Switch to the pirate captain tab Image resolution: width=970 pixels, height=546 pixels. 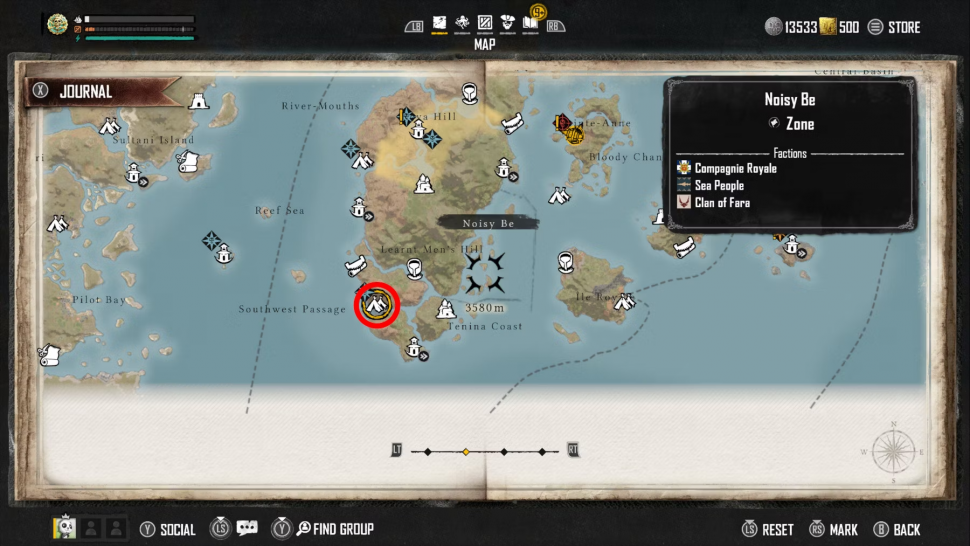pos(507,24)
